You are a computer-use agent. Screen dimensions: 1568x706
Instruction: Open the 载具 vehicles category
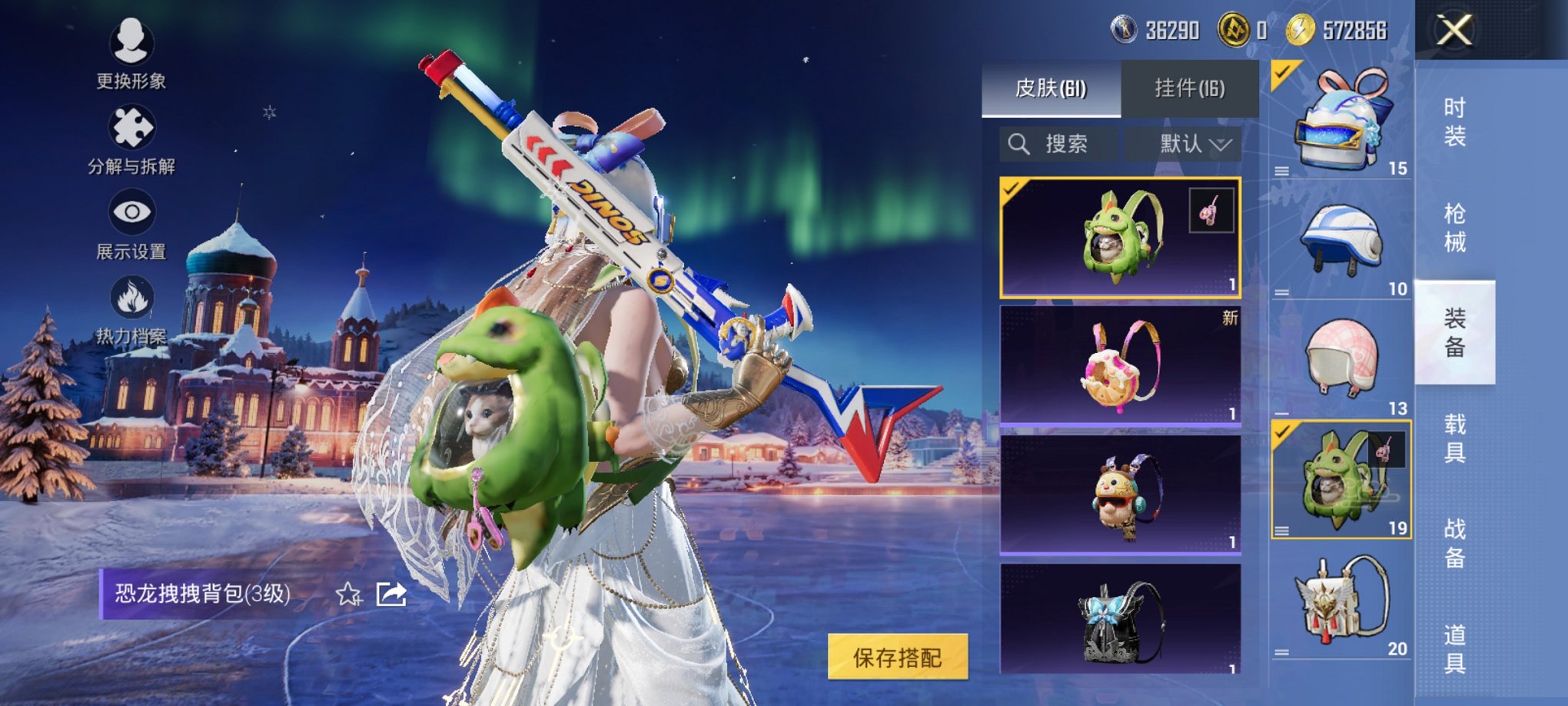click(x=1454, y=438)
